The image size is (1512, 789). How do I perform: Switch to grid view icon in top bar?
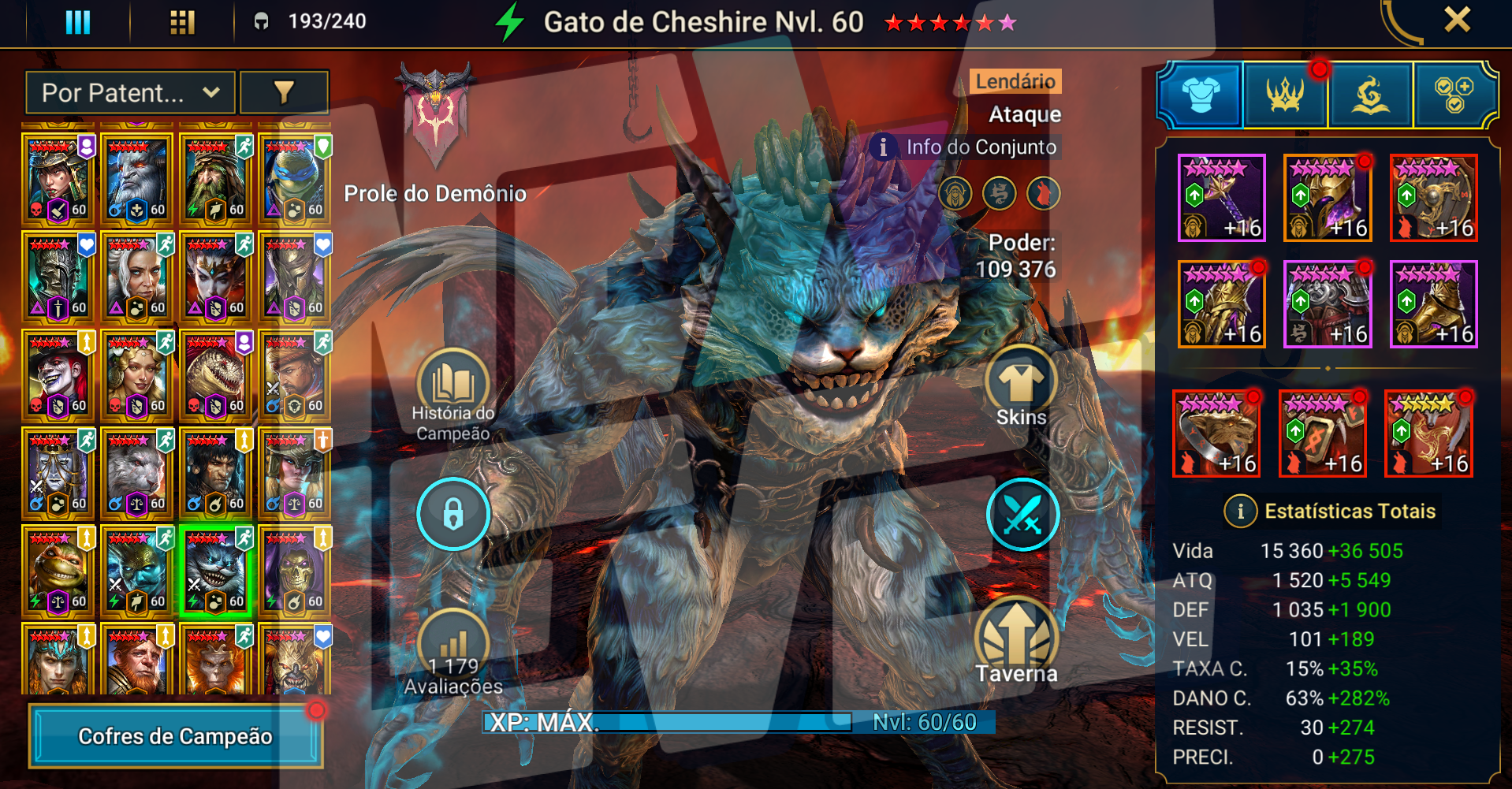pos(182,22)
